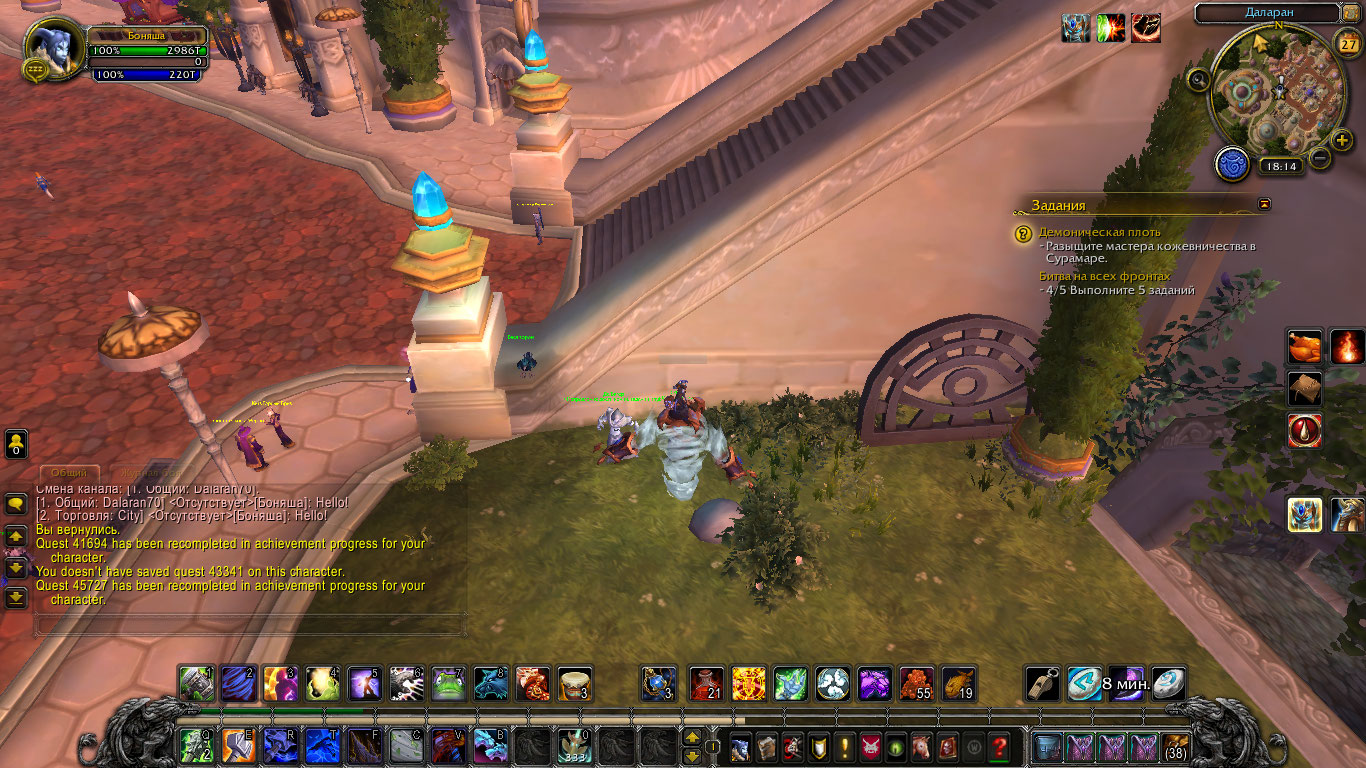Click the minimap tracking magnifier icon
This screenshot has height=768, width=1366.
(1199, 79)
